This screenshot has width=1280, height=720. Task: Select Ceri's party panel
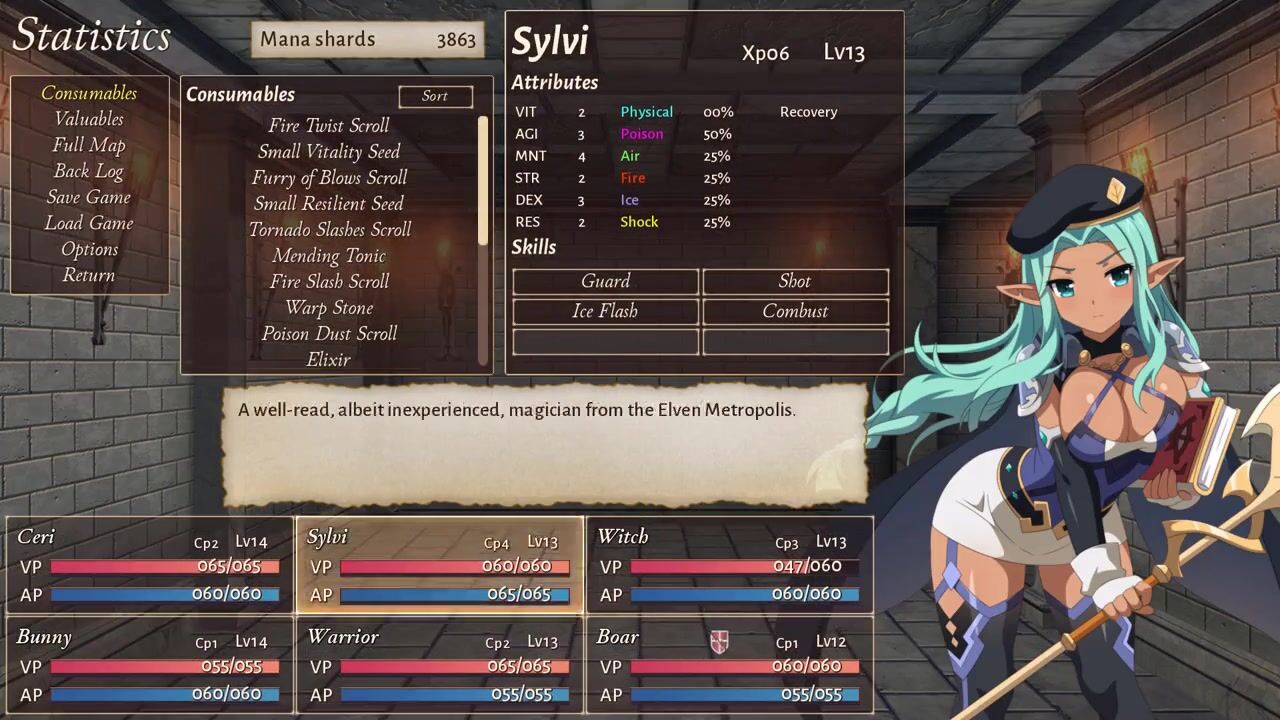150,564
